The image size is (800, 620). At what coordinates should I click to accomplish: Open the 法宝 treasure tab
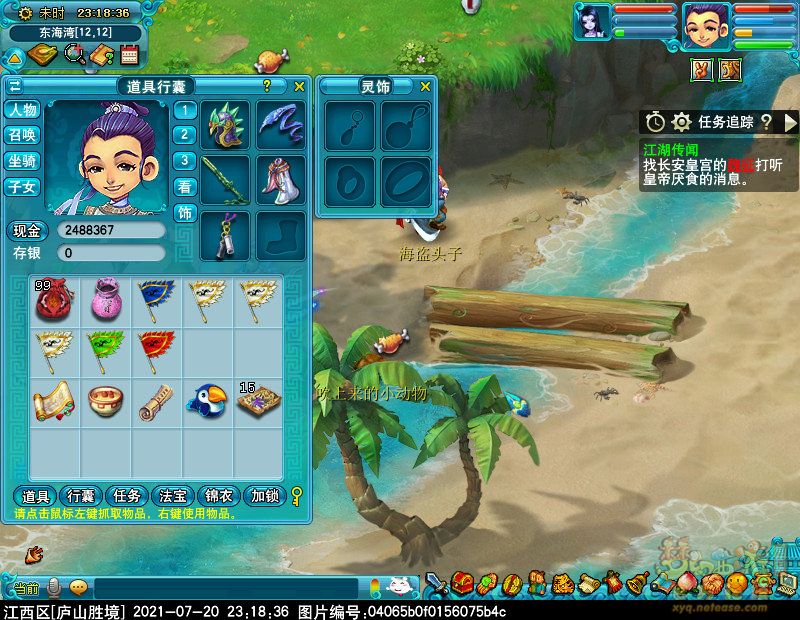[x=173, y=496]
